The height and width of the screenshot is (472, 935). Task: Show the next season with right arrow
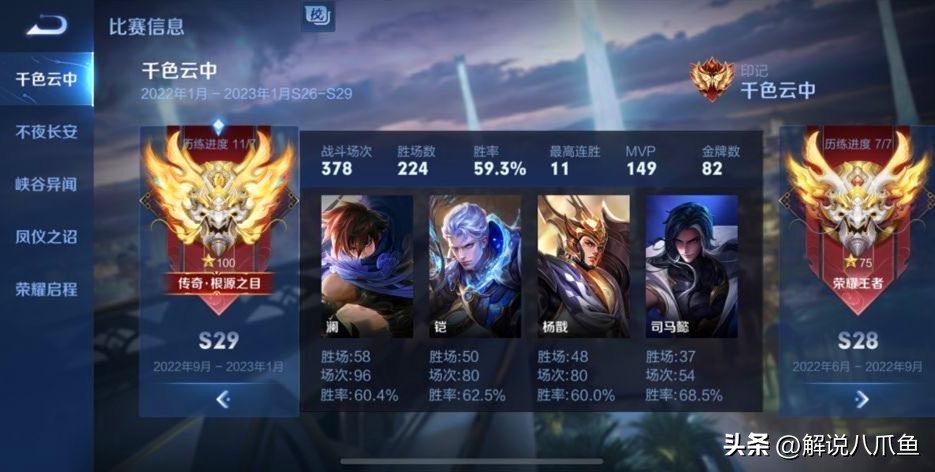click(x=861, y=399)
